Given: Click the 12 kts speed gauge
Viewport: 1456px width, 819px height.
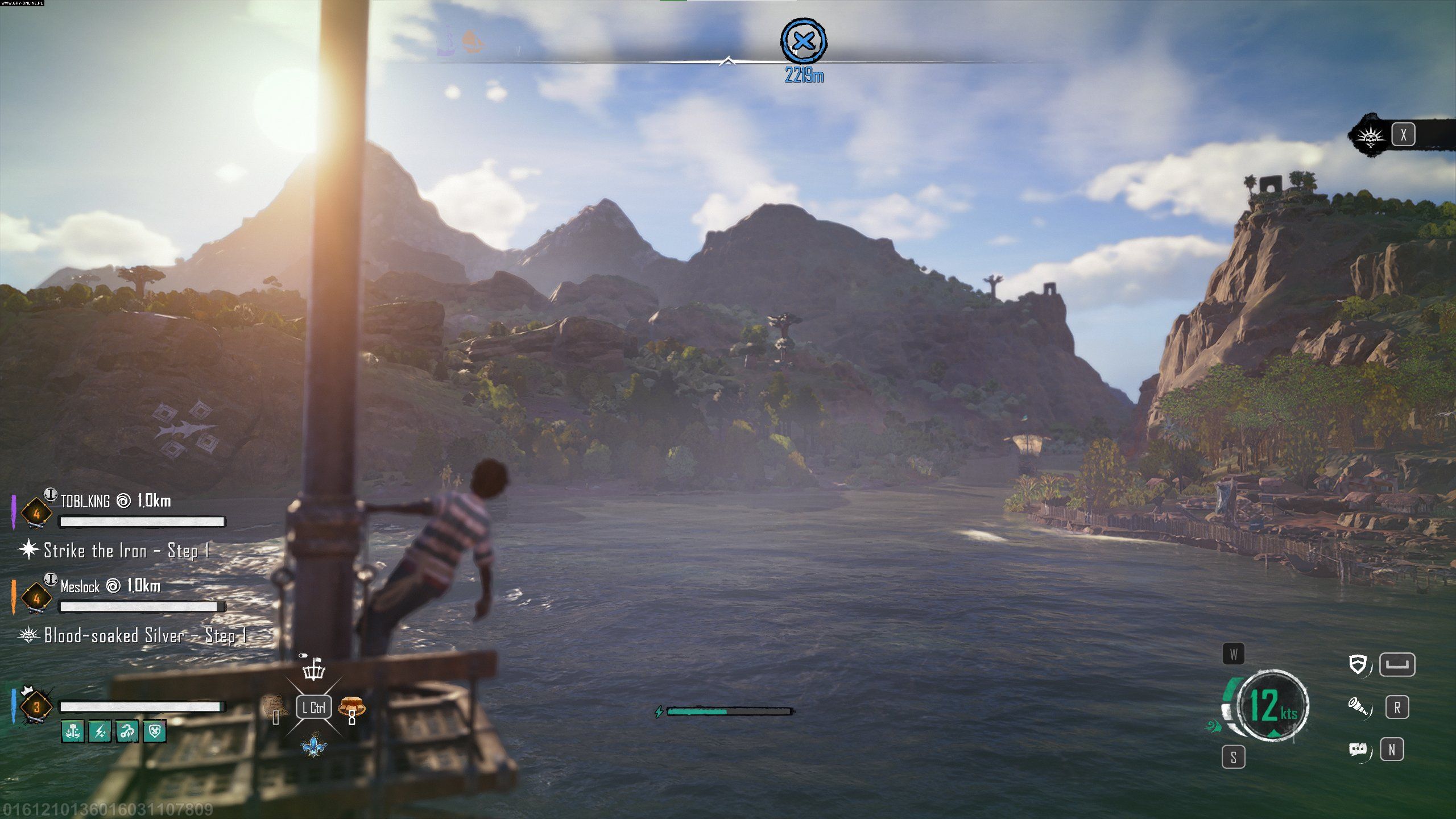Looking at the screenshot, I should (x=1272, y=706).
